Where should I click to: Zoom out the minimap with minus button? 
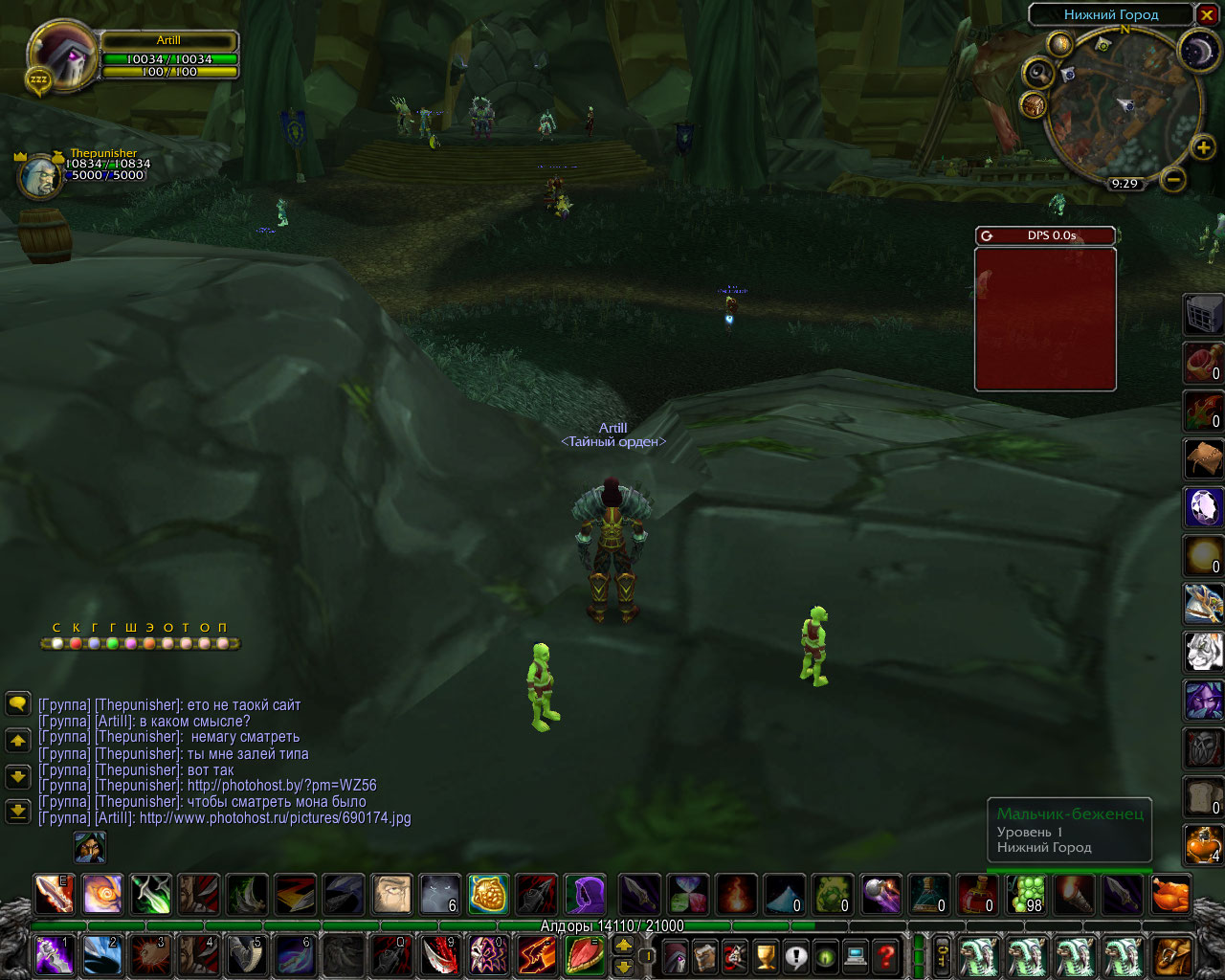click(x=1174, y=179)
